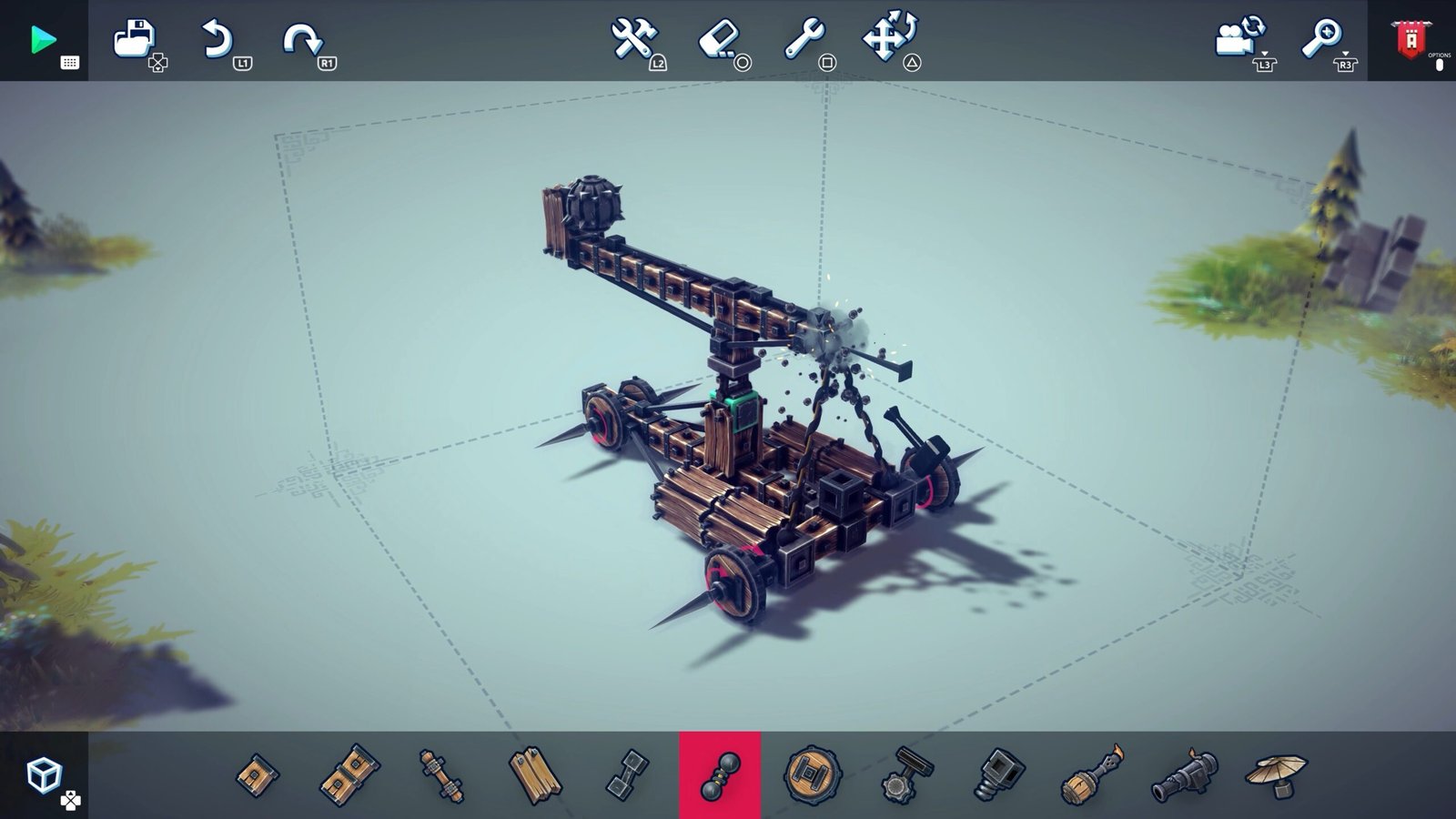Click the magnifying glass zoom icon

tap(1322, 38)
